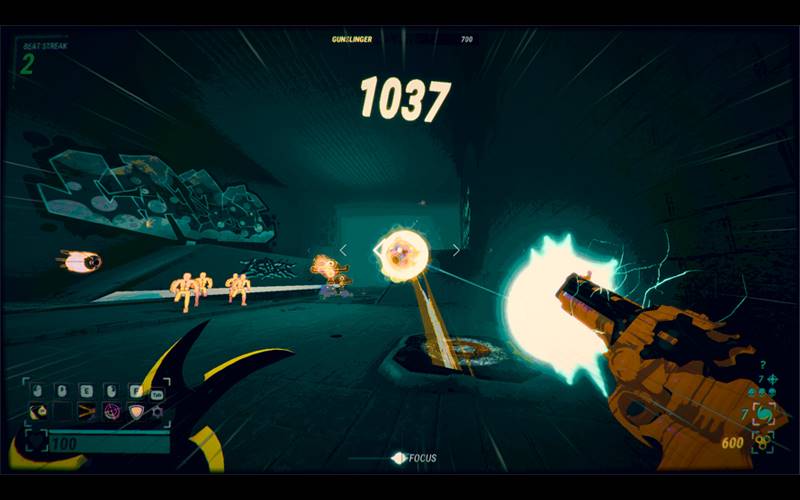Open the gear icon in ability bar
800x500 pixels.
click(156, 411)
